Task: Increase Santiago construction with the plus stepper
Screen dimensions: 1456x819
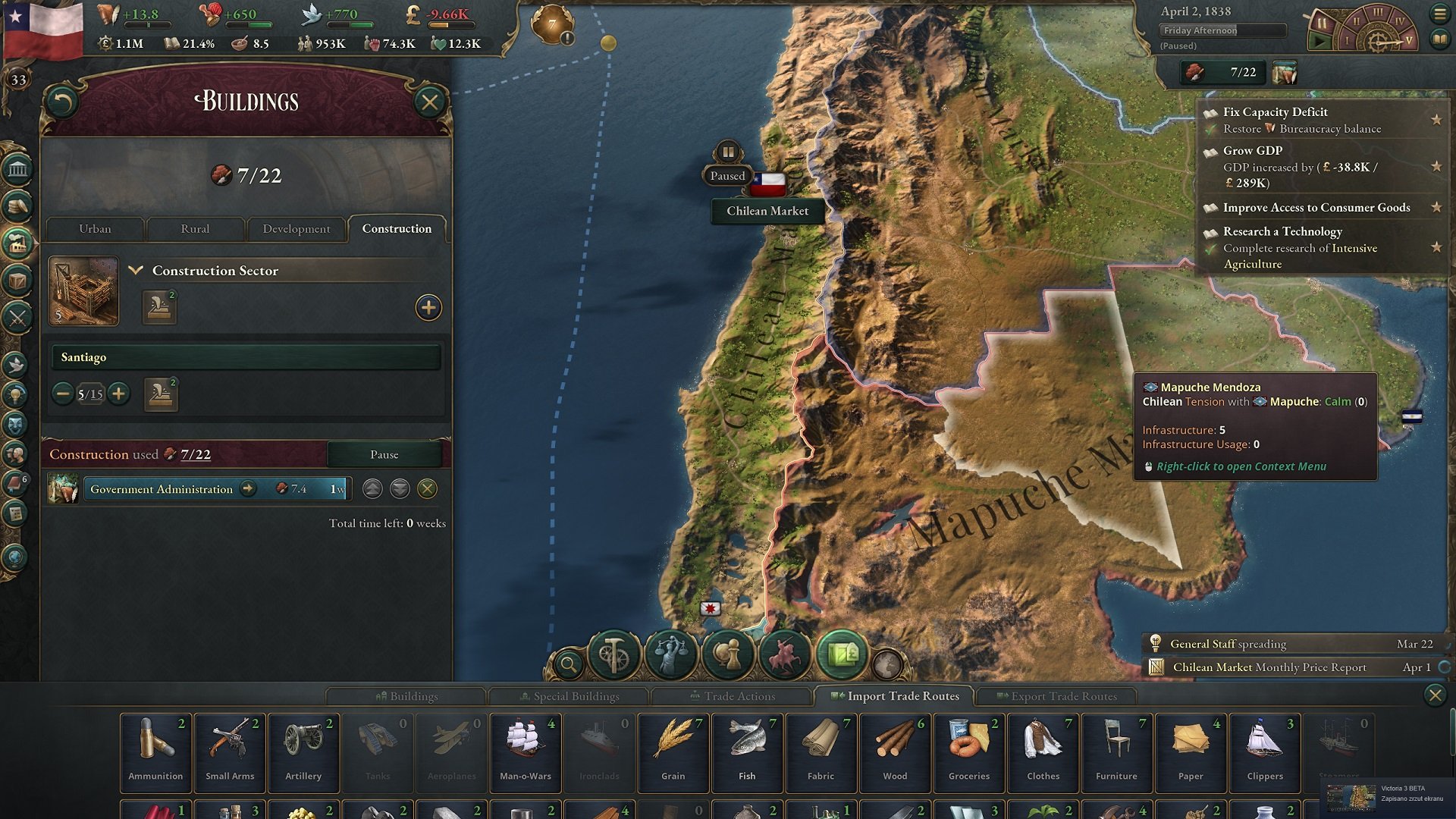Action: [118, 394]
